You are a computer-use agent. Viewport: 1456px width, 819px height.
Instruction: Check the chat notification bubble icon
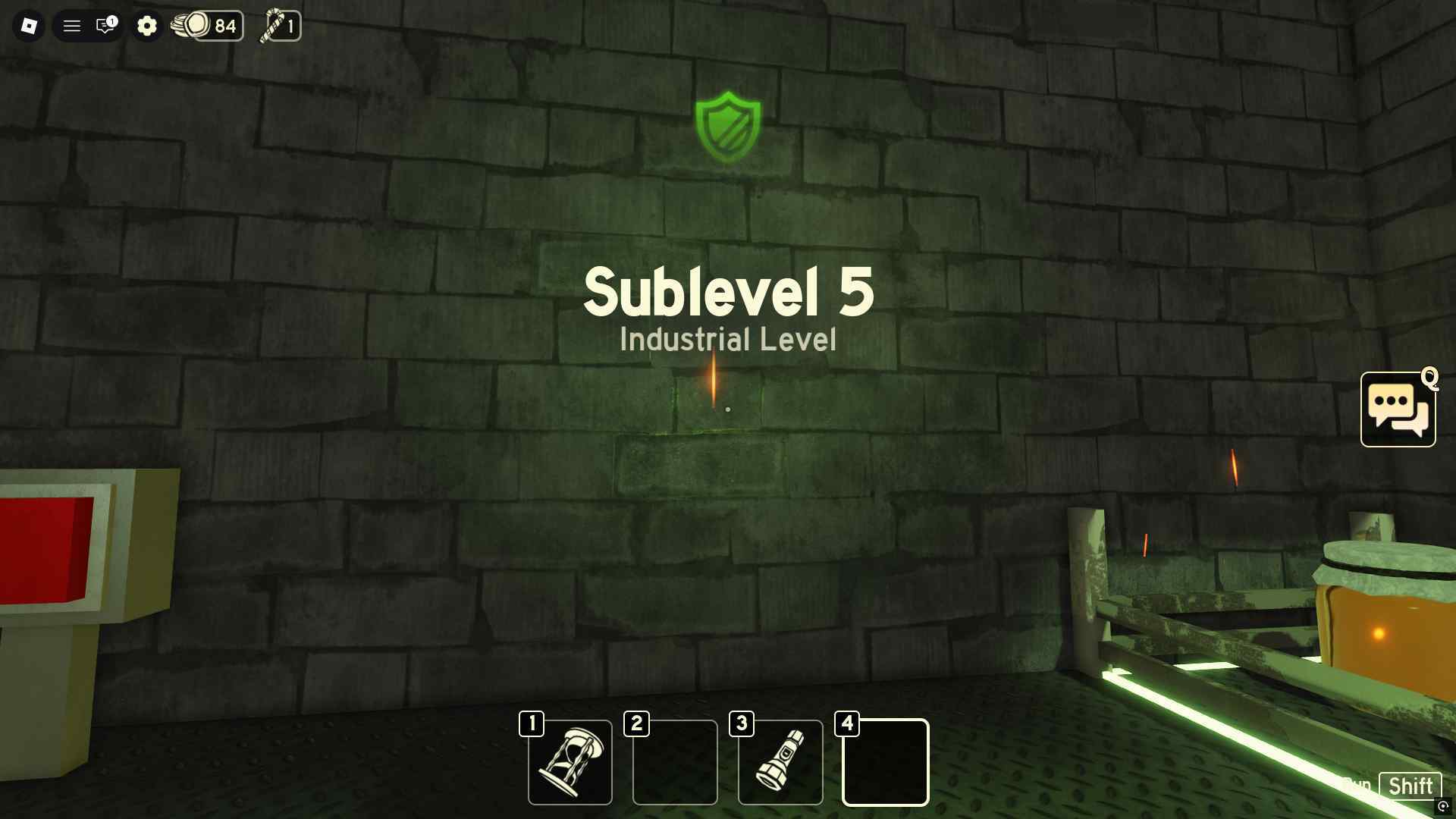click(103, 27)
